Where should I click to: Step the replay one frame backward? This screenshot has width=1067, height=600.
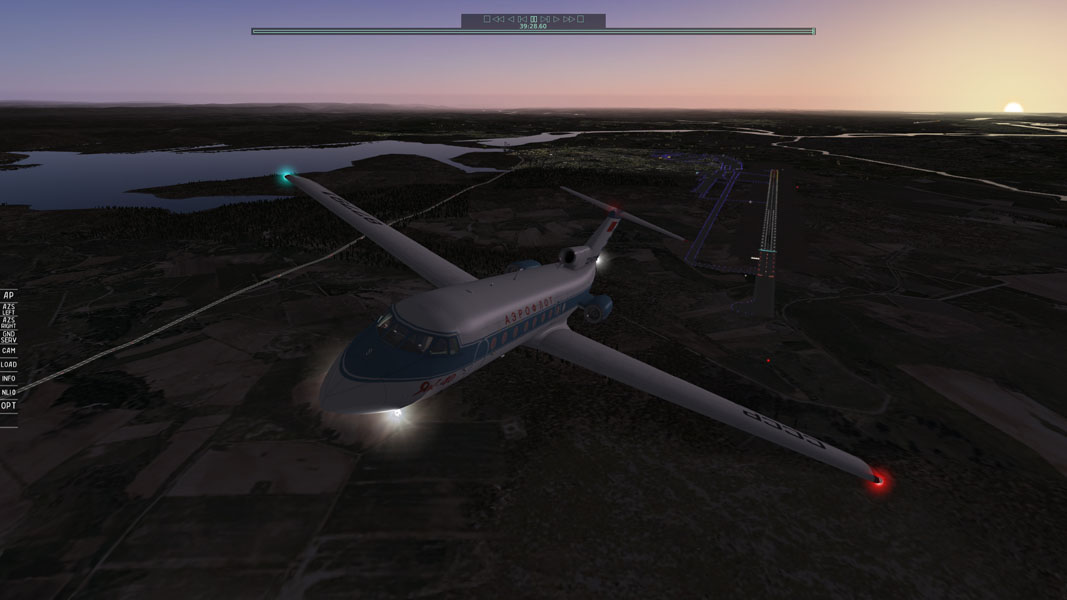point(522,19)
